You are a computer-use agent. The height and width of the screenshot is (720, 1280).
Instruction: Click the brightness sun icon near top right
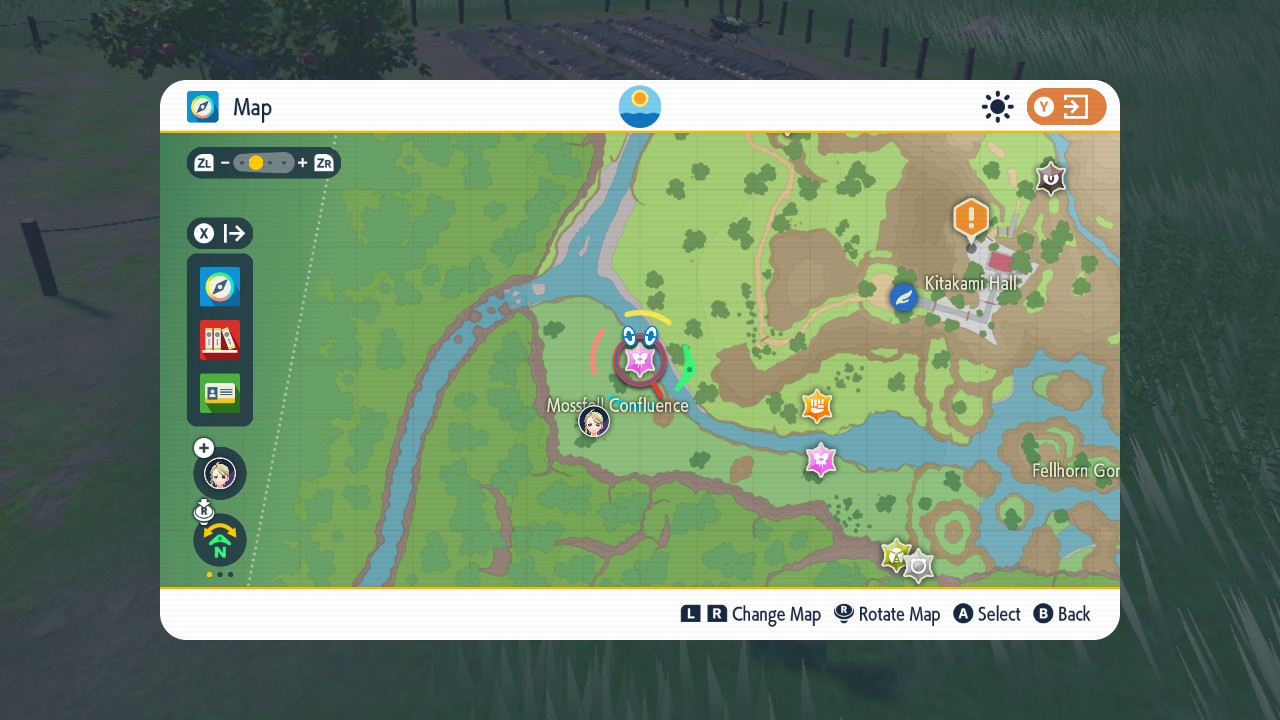click(997, 107)
